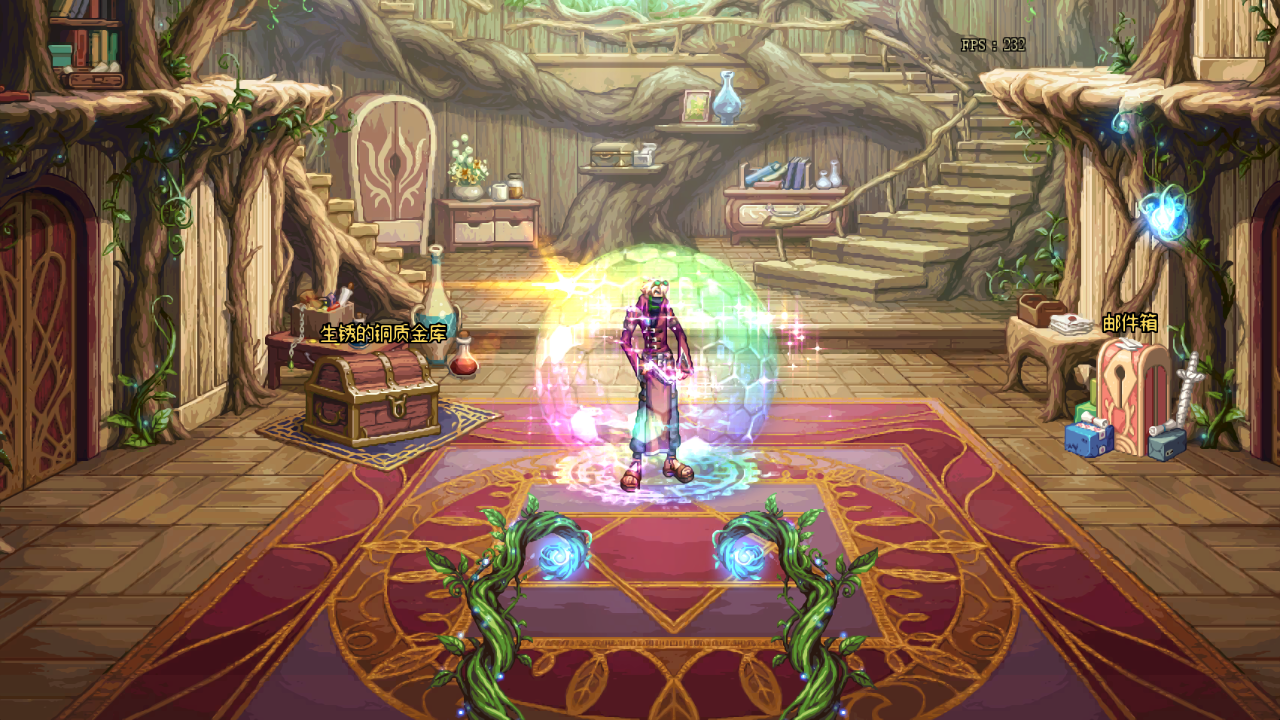
Task: Open the 邮件箱 mailbox label
Action: (1130, 323)
